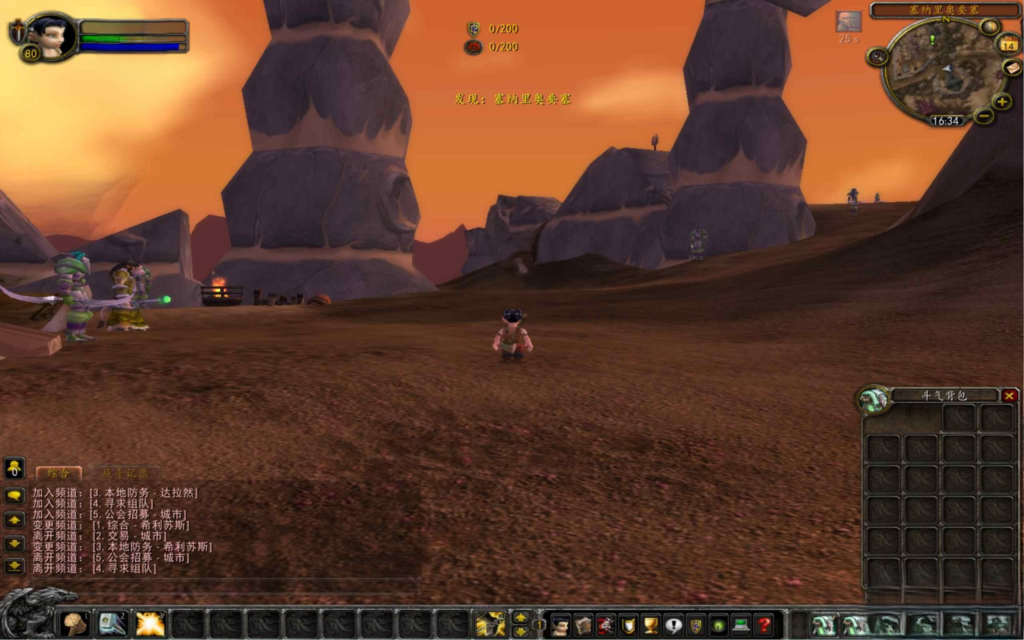This screenshot has width=1024, height=640.
Task: Open the gold trophy achievements button
Action: click(650, 625)
